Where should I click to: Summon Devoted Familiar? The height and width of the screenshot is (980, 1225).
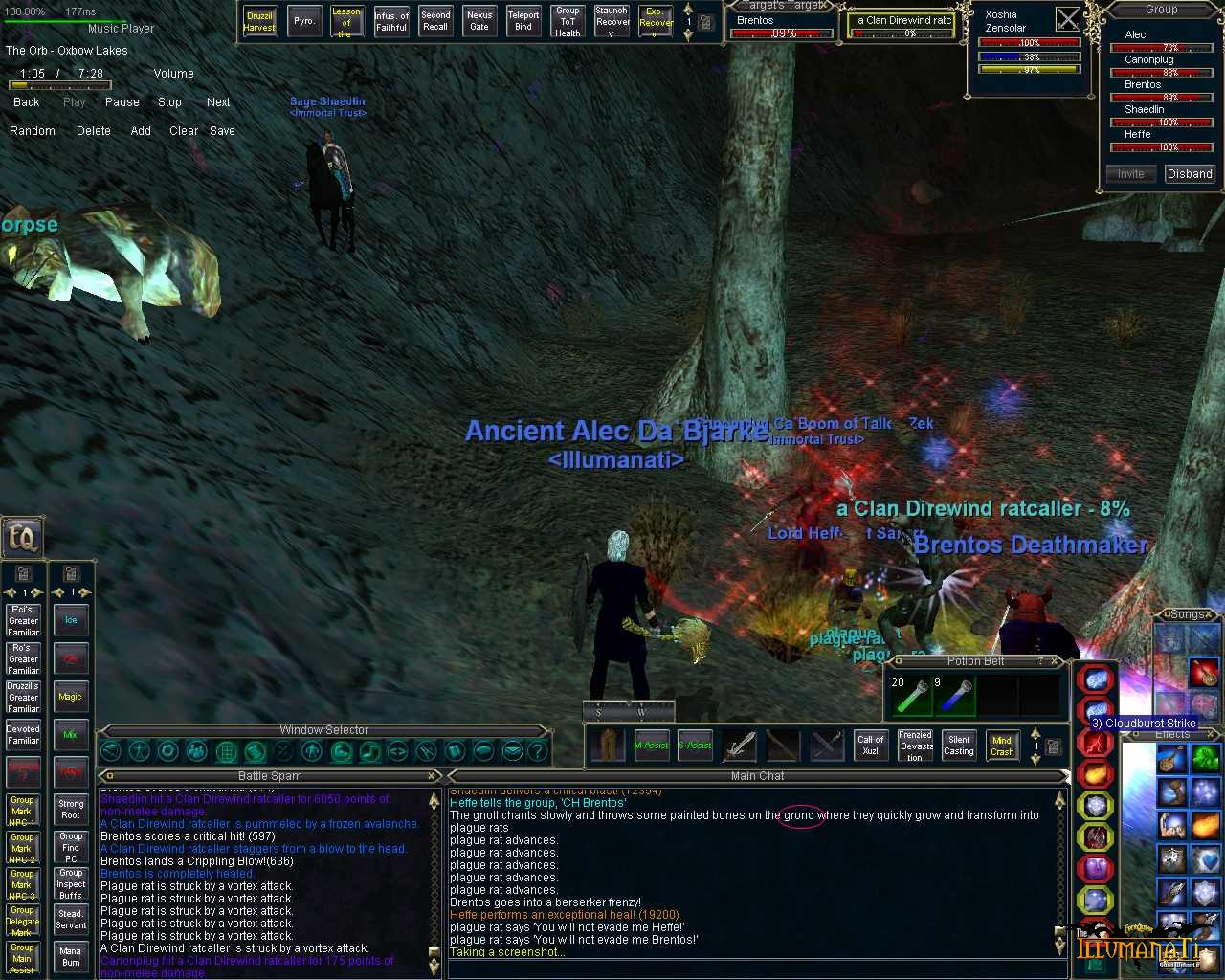point(24,734)
